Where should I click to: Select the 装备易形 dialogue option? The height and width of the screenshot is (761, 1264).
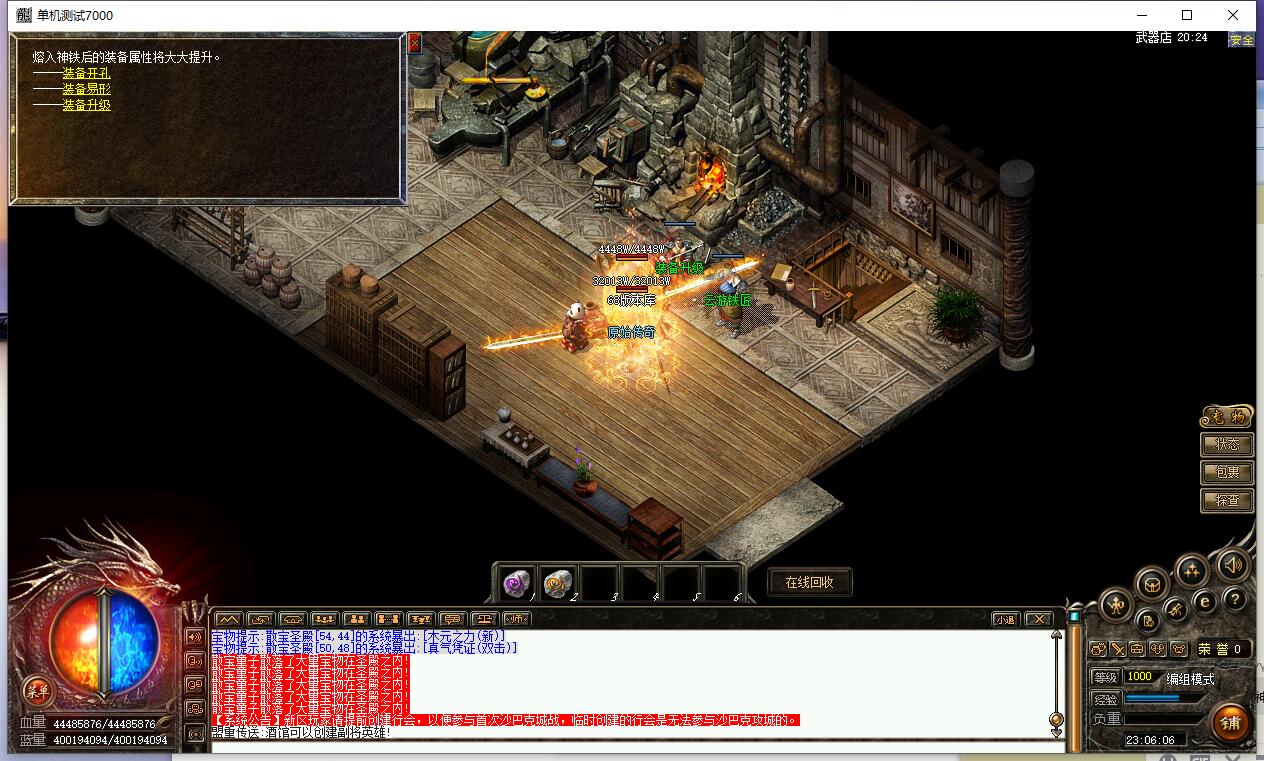(86, 89)
